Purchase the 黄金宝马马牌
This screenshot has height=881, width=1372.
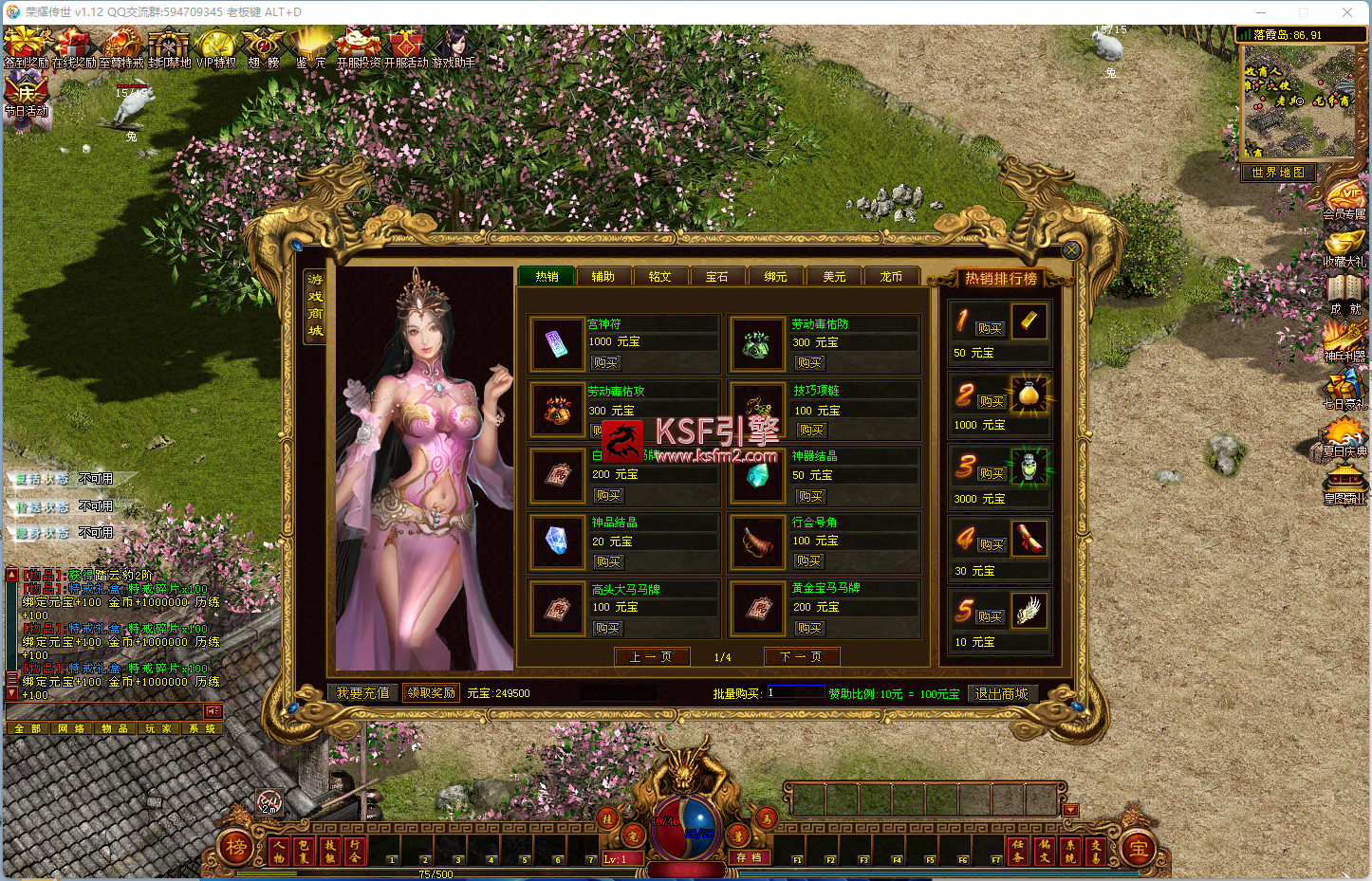point(809,628)
